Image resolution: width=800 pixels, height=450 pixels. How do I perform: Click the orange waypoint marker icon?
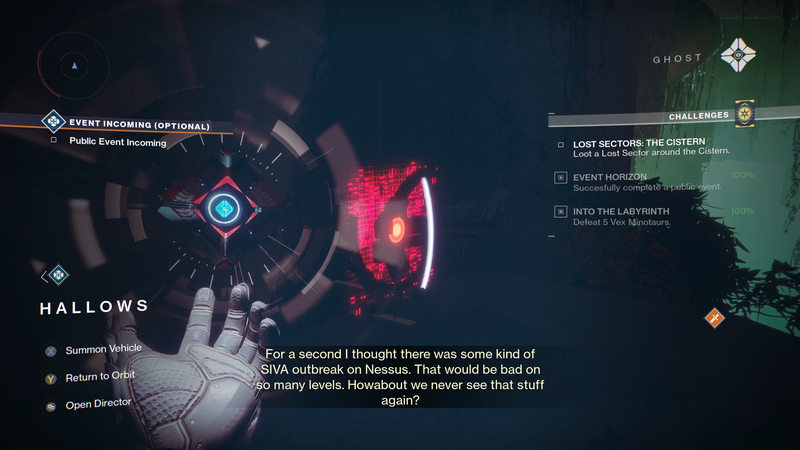715,318
